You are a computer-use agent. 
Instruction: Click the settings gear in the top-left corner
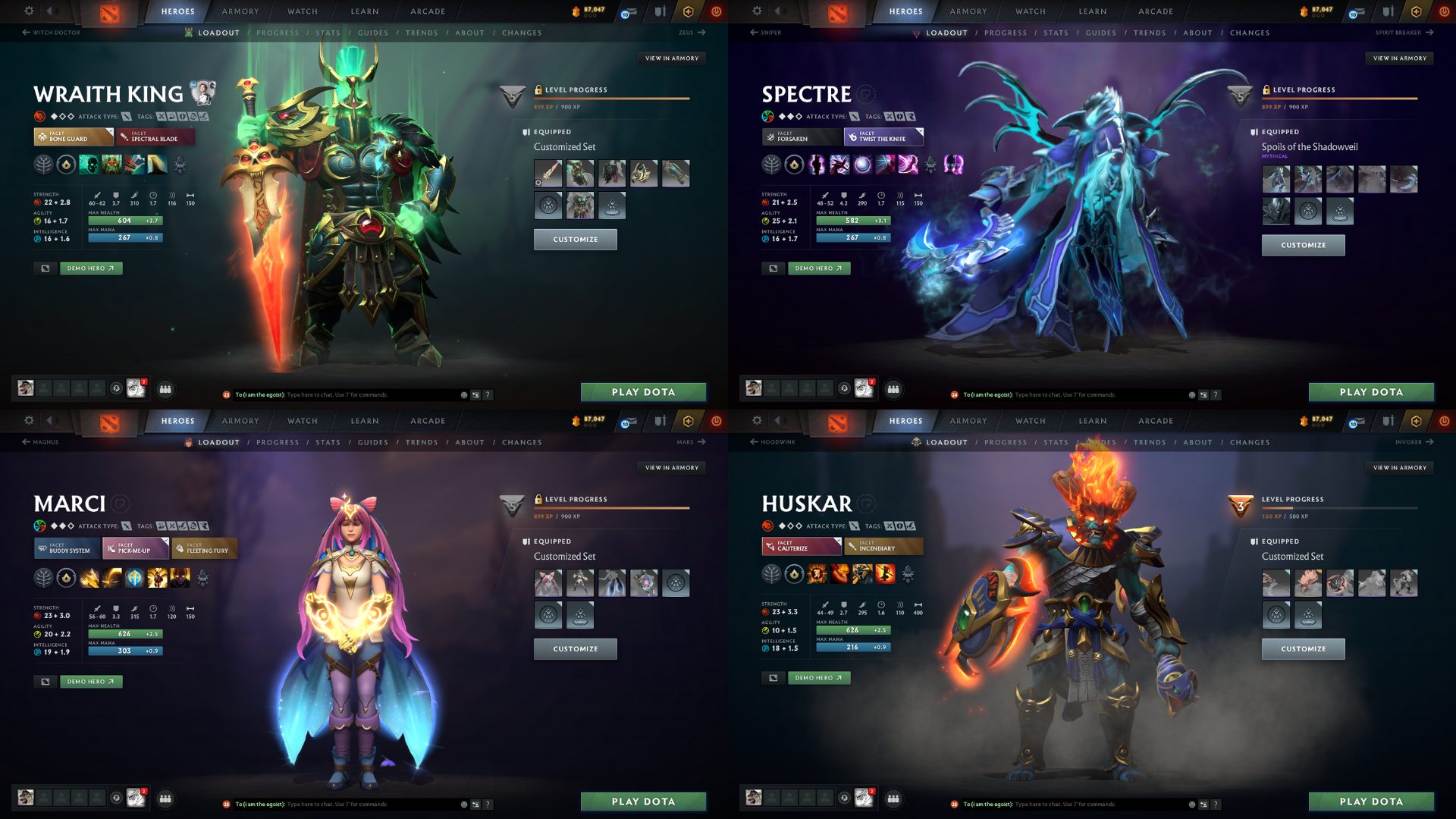(x=29, y=11)
